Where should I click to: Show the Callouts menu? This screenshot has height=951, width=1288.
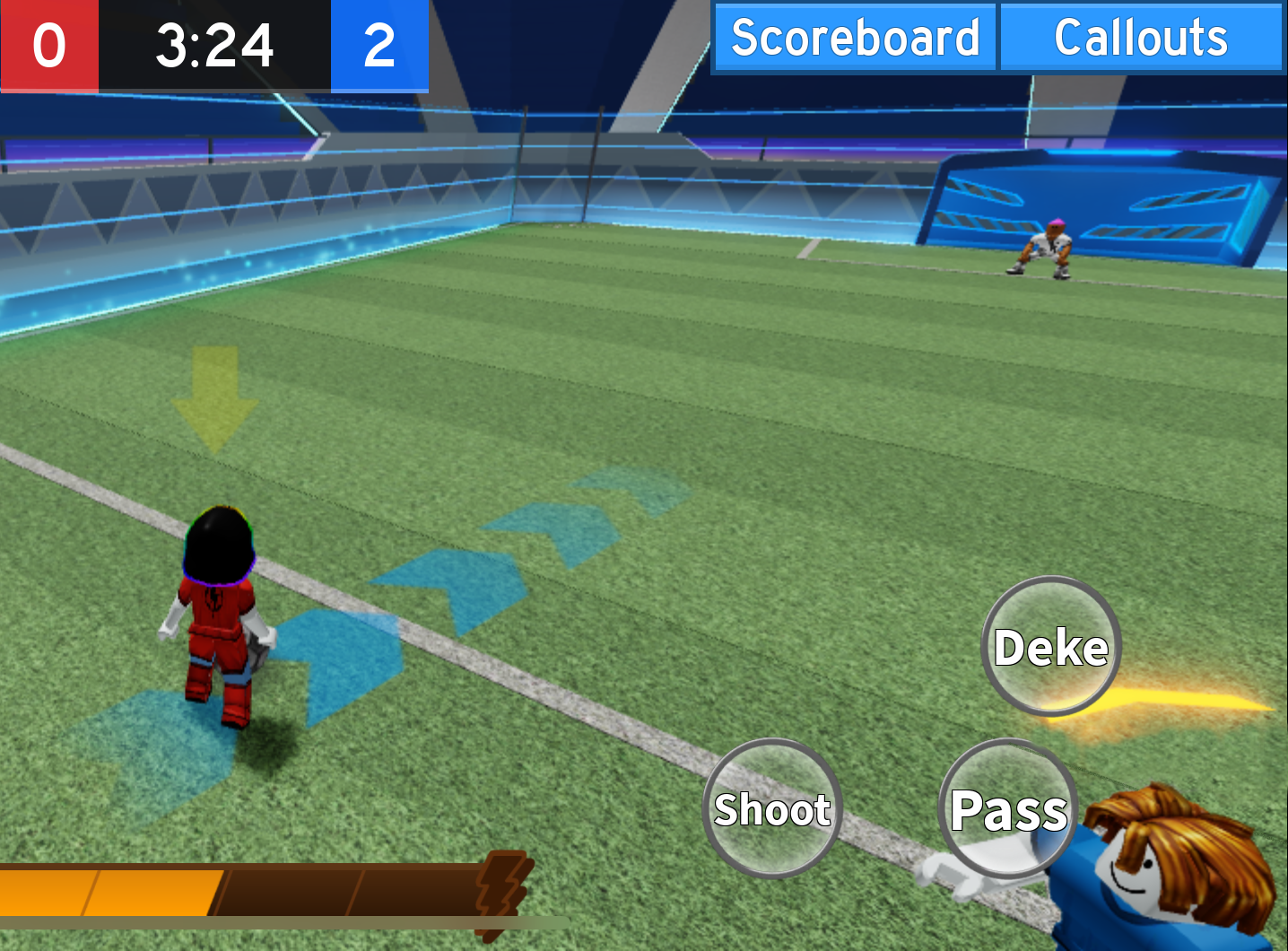[1141, 38]
